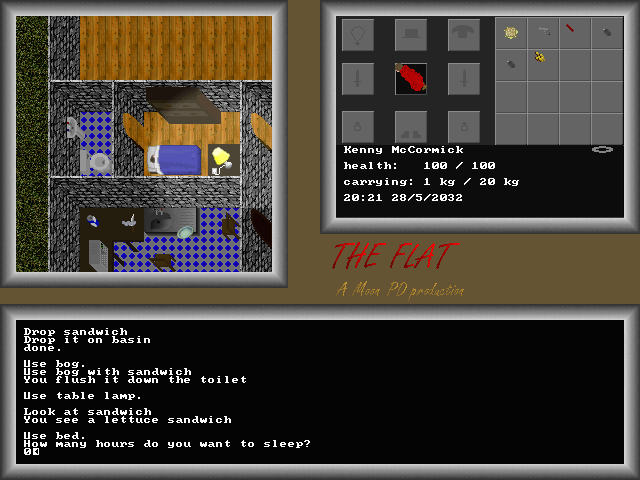Click the small grey ring icon beside character name

tap(602, 149)
